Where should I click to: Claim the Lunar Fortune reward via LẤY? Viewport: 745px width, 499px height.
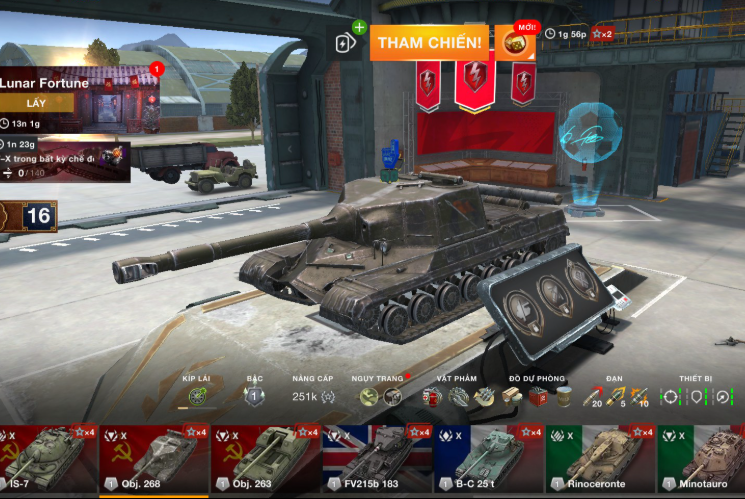click(x=37, y=102)
